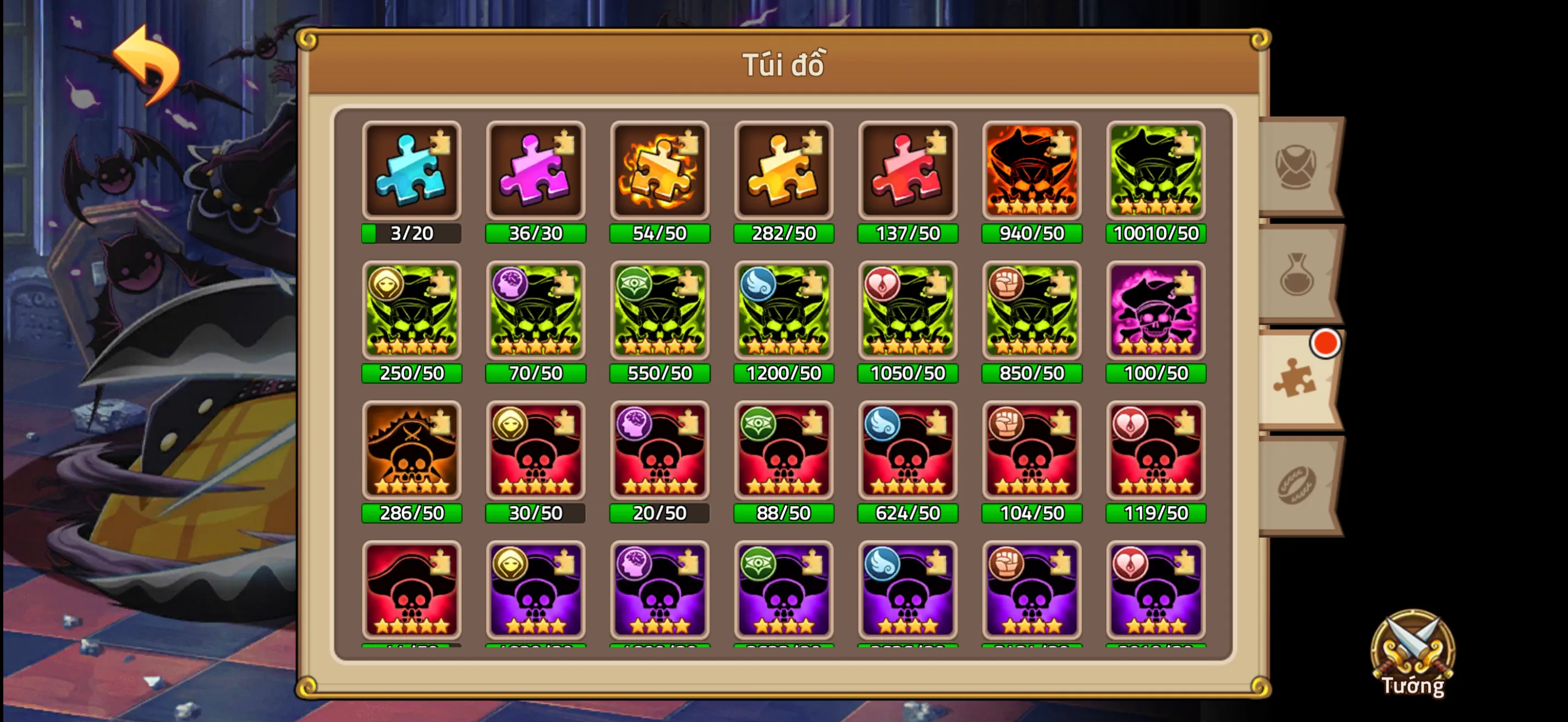The height and width of the screenshot is (722, 1568).
Task: Open the flaming puzzle piece item (54/50)
Action: point(659,172)
